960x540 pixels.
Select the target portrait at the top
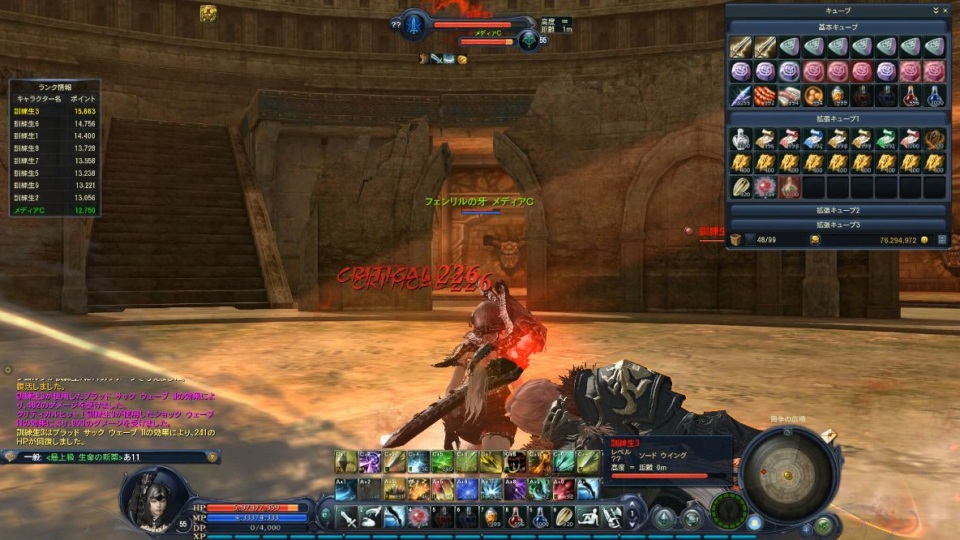pos(413,24)
